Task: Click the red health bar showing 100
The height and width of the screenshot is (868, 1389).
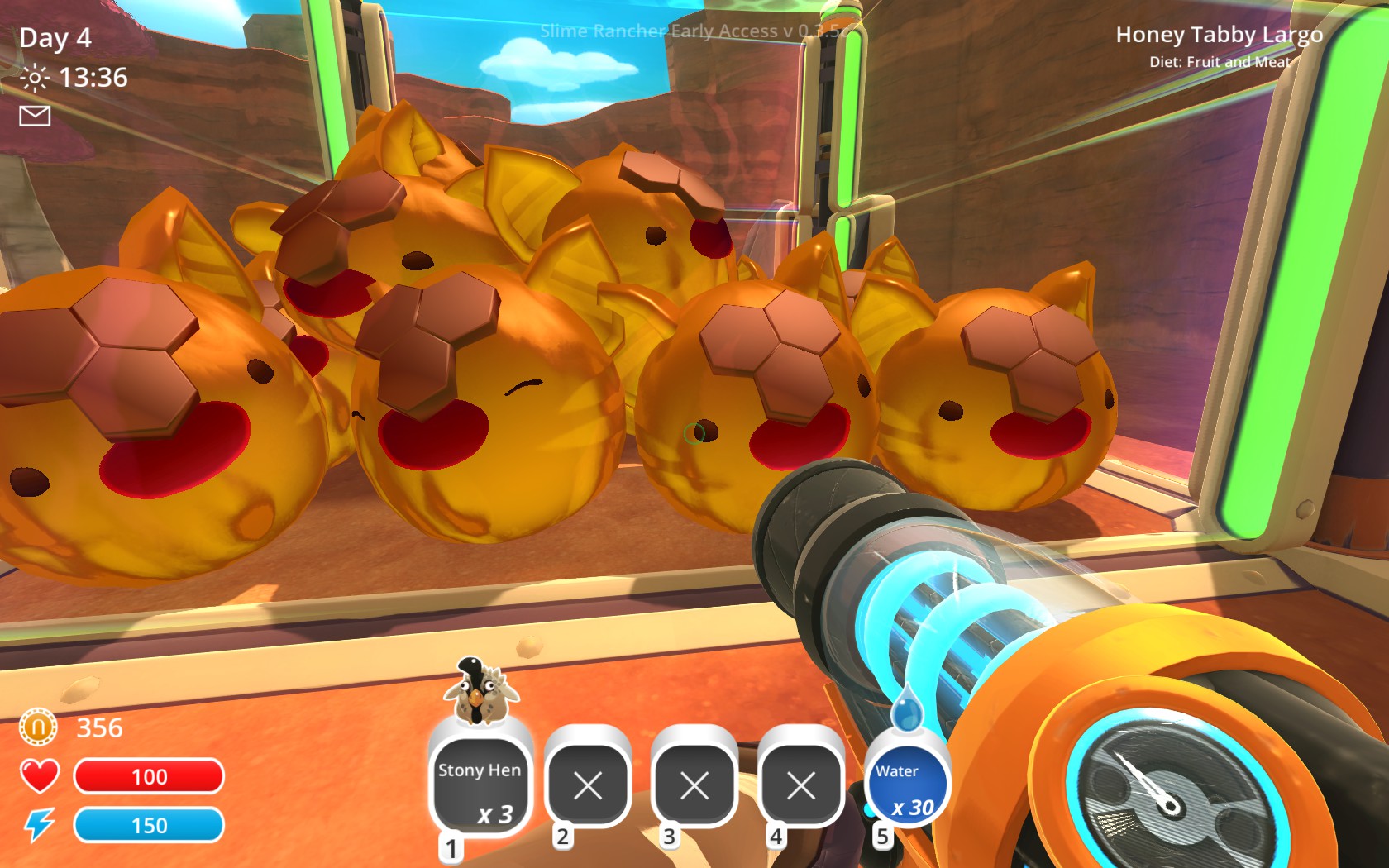Action: [x=149, y=776]
